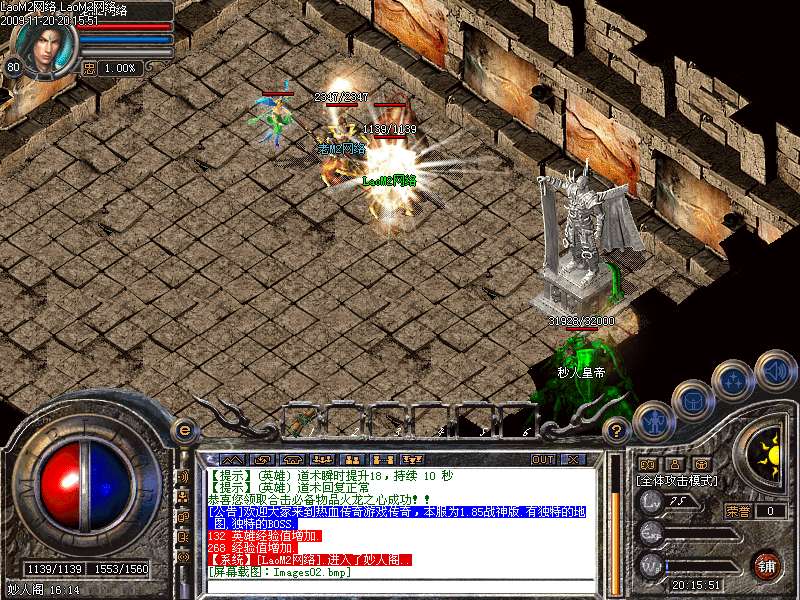The width and height of the screenshot is (800, 600).
Task: Click the 忠 loyalty button under portrait
Action: pos(89,68)
